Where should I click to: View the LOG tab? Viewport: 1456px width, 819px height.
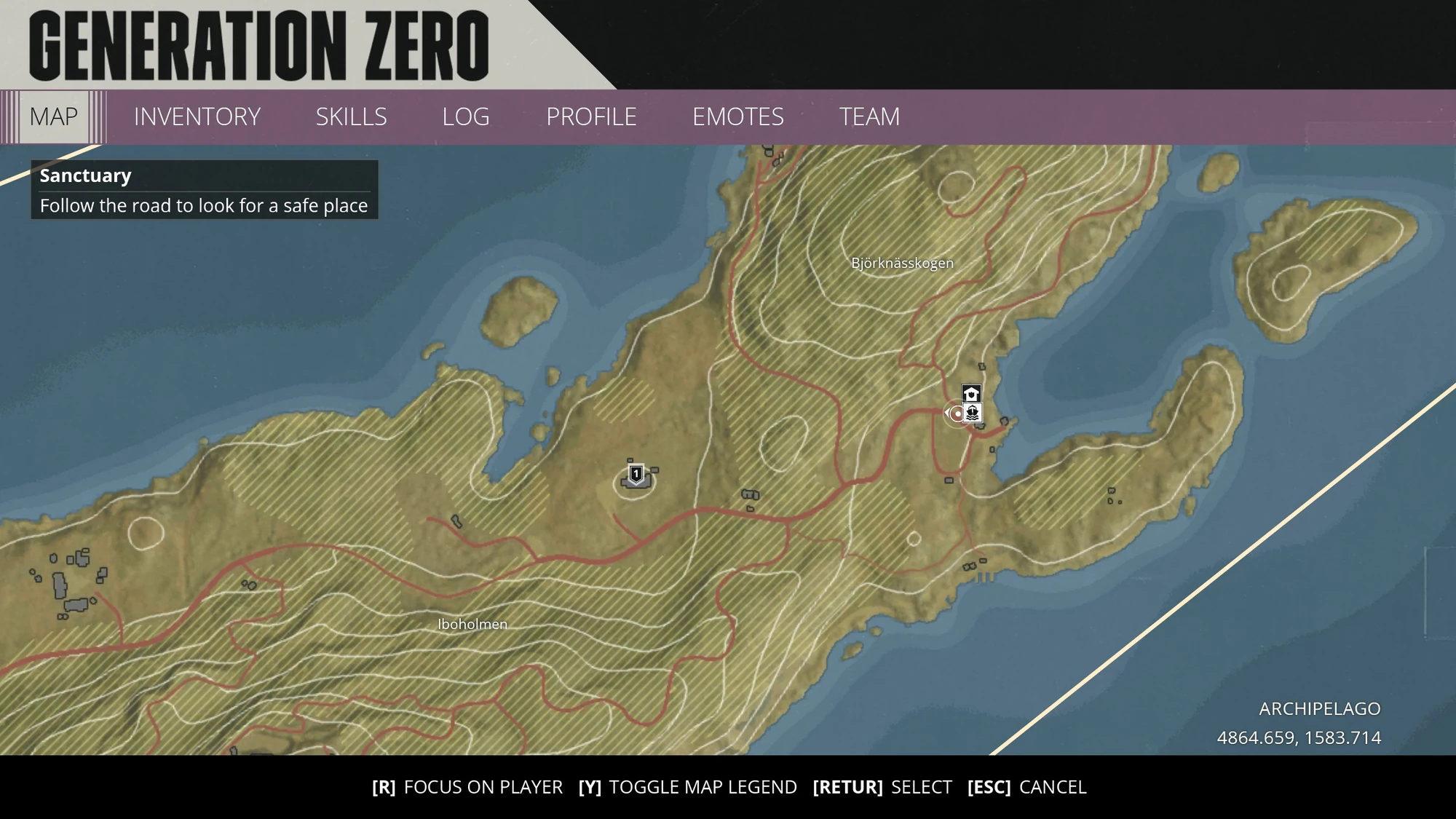coord(466,116)
